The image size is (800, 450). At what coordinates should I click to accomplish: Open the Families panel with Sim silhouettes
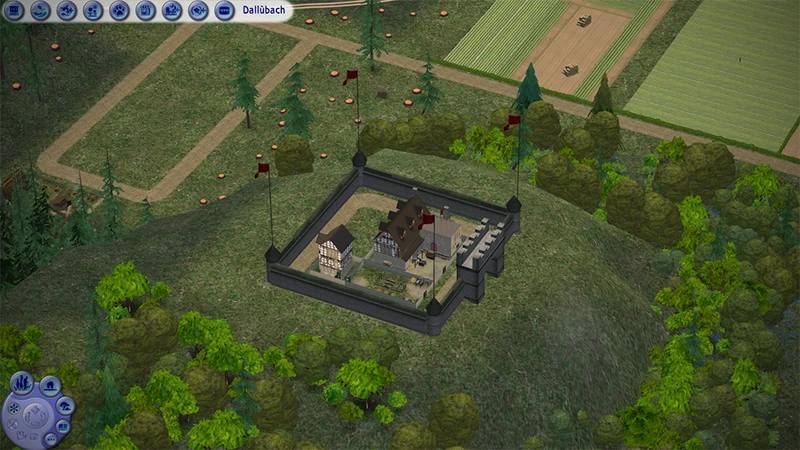tap(20, 383)
